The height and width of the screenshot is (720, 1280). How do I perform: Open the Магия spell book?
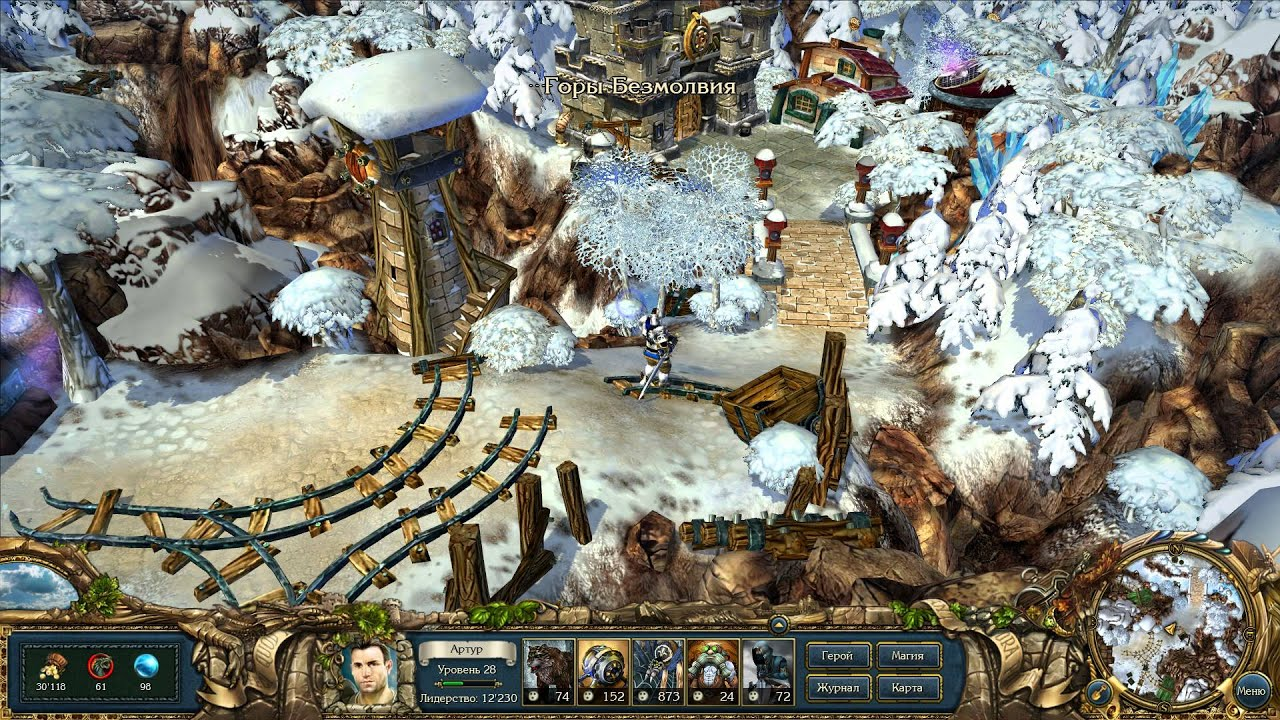click(x=909, y=657)
